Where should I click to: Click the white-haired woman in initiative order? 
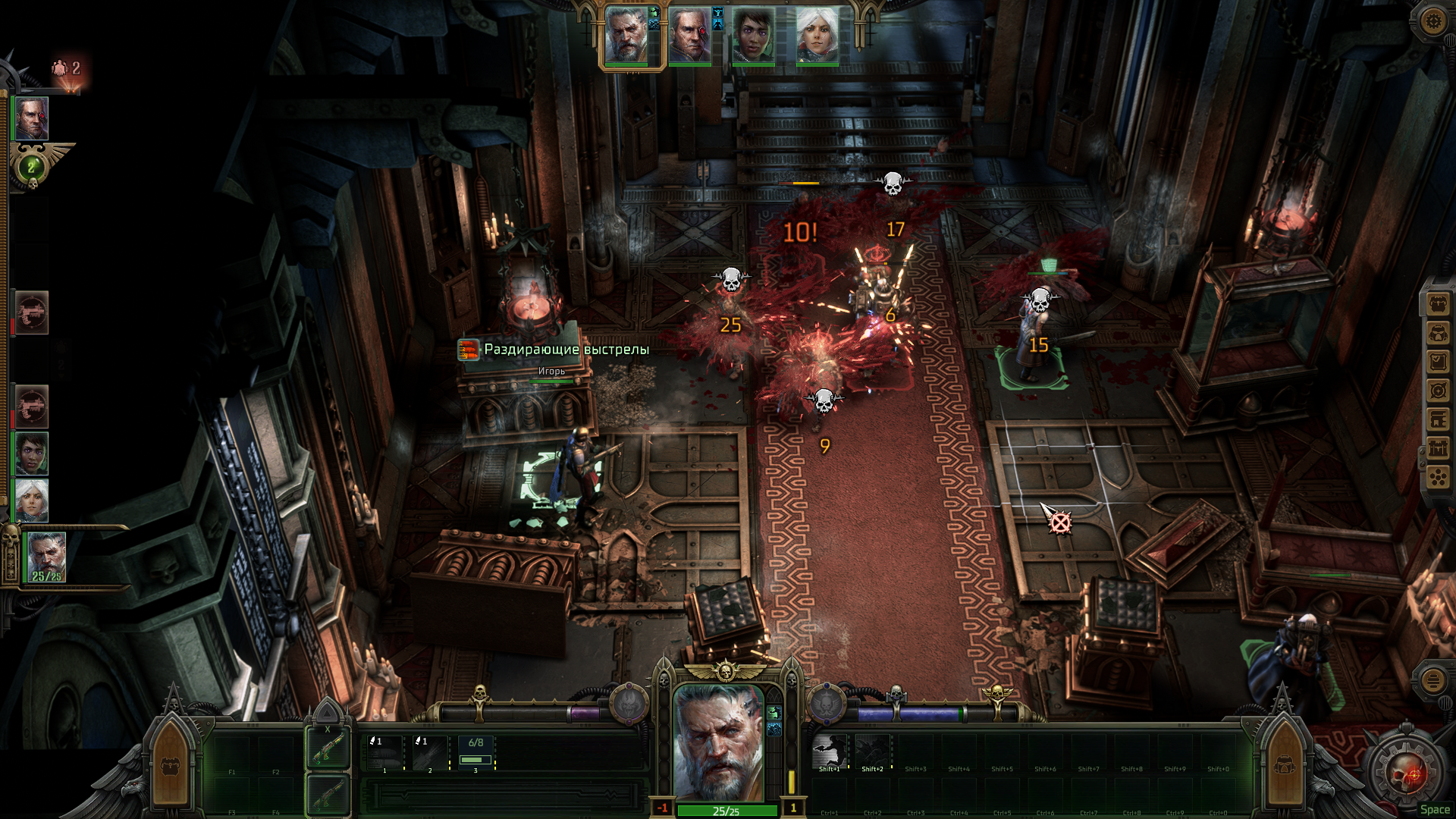pyautogui.click(x=32, y=500)
